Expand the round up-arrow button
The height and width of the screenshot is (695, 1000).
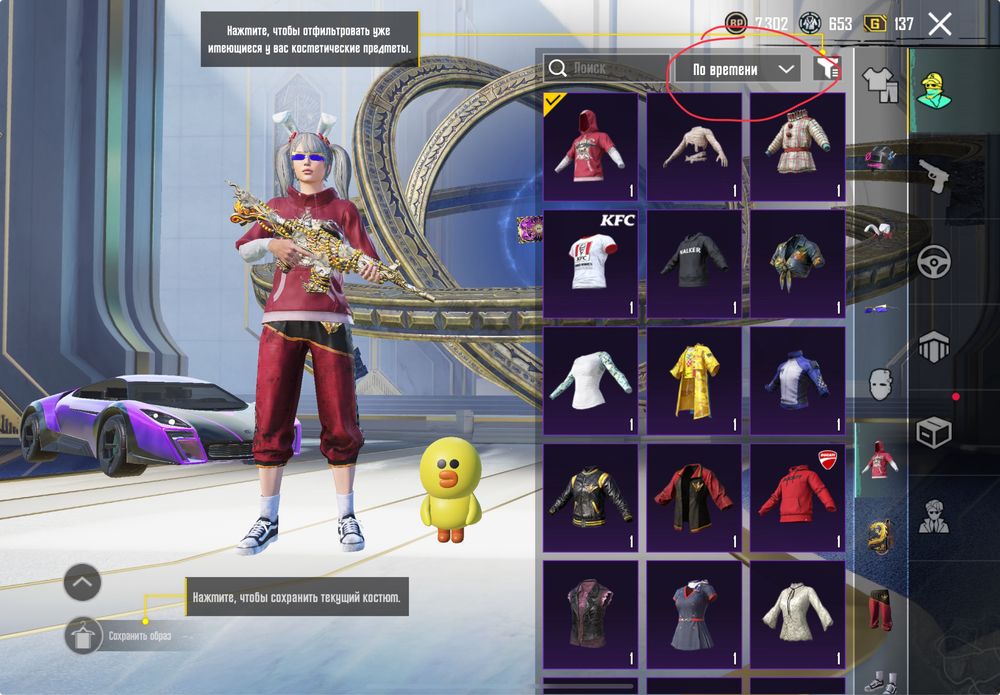tap(83, 581)
